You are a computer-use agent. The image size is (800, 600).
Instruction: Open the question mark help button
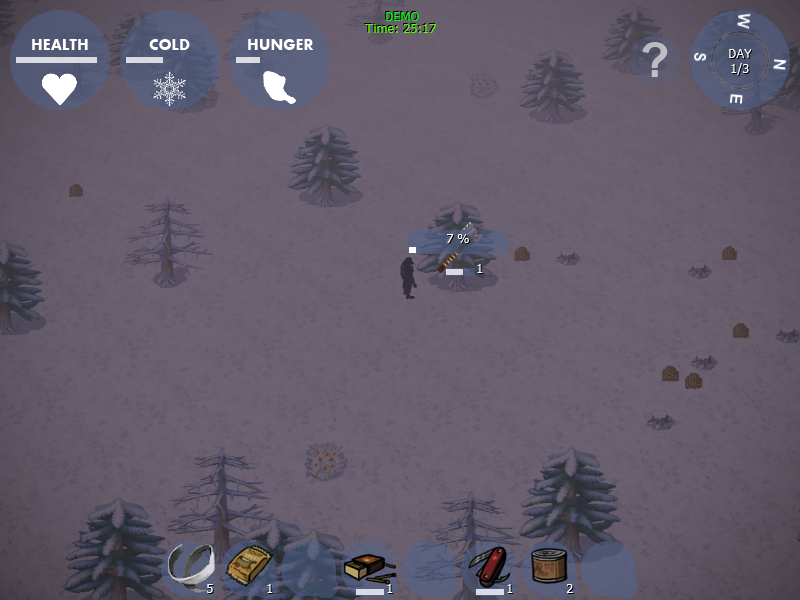(654, 61)
